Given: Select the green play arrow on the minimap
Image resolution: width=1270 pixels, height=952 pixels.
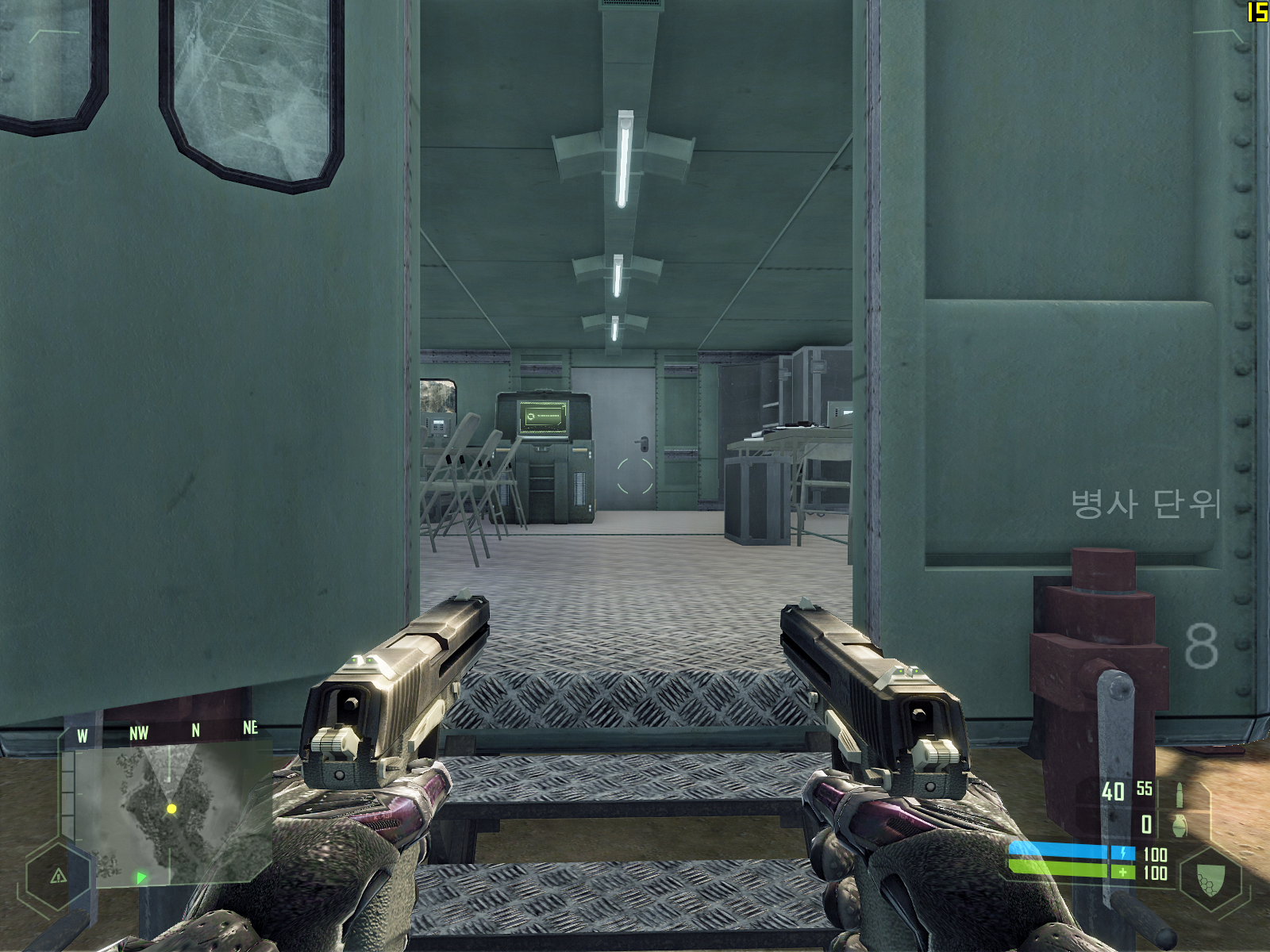Looking at the screenshot, I should point(140,877).
